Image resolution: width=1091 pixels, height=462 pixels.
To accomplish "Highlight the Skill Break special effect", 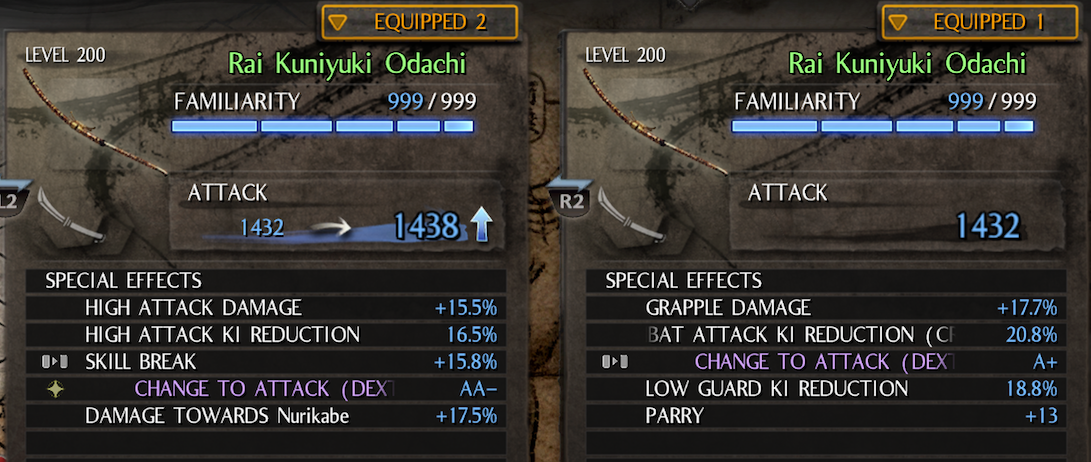I will (264, 361).
